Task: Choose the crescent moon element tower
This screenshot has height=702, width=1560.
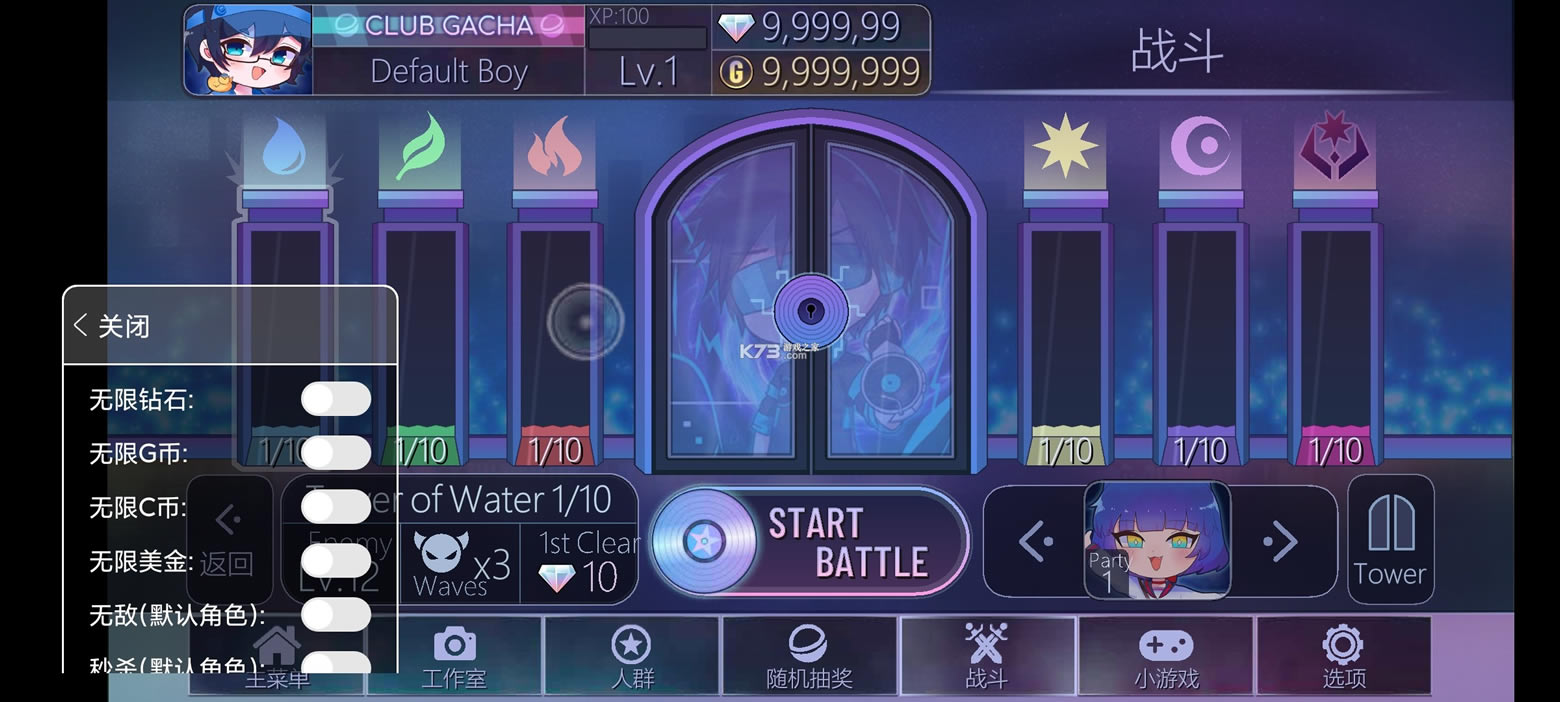Action: pyautogui.click(x=1200, y=300)
